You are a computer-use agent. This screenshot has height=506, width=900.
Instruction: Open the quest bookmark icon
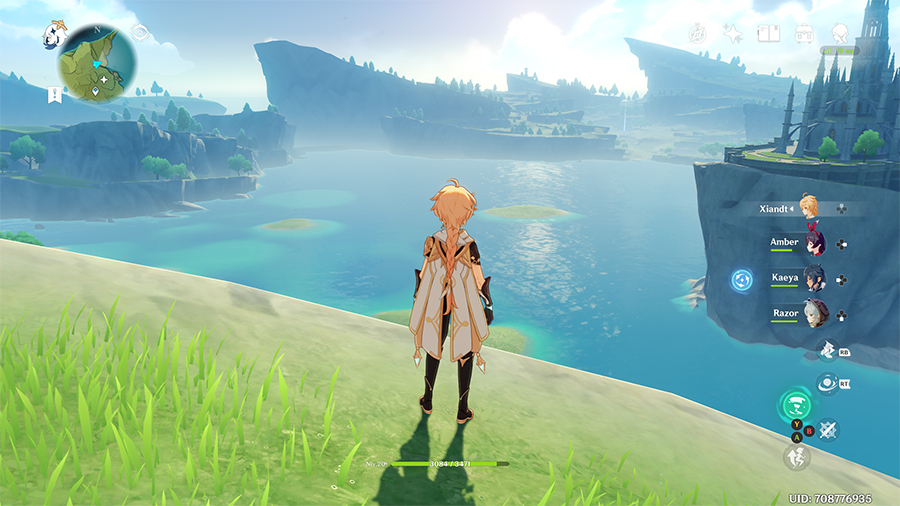click(53, 94)
